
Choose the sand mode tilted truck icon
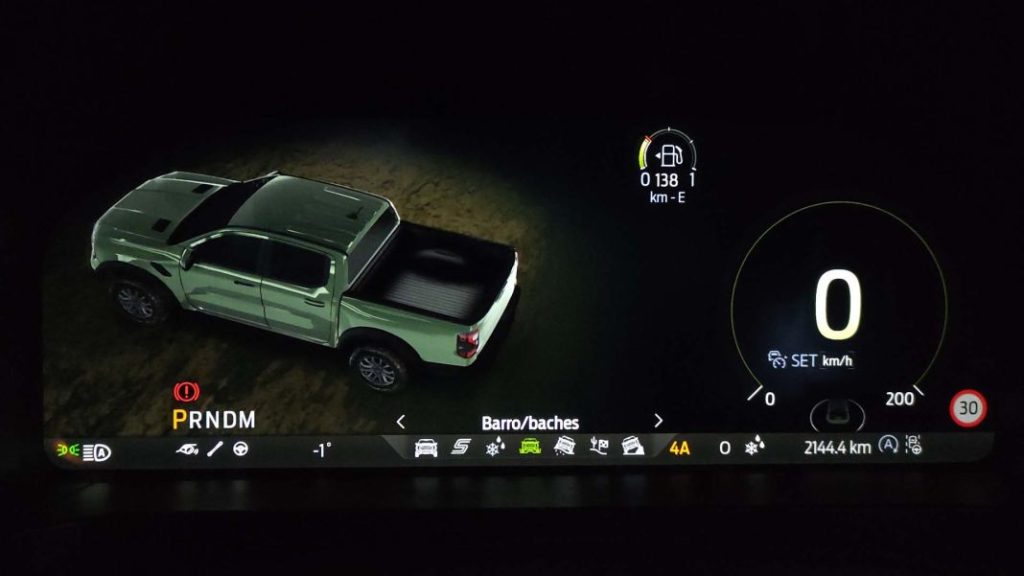(x=565, y=447)
